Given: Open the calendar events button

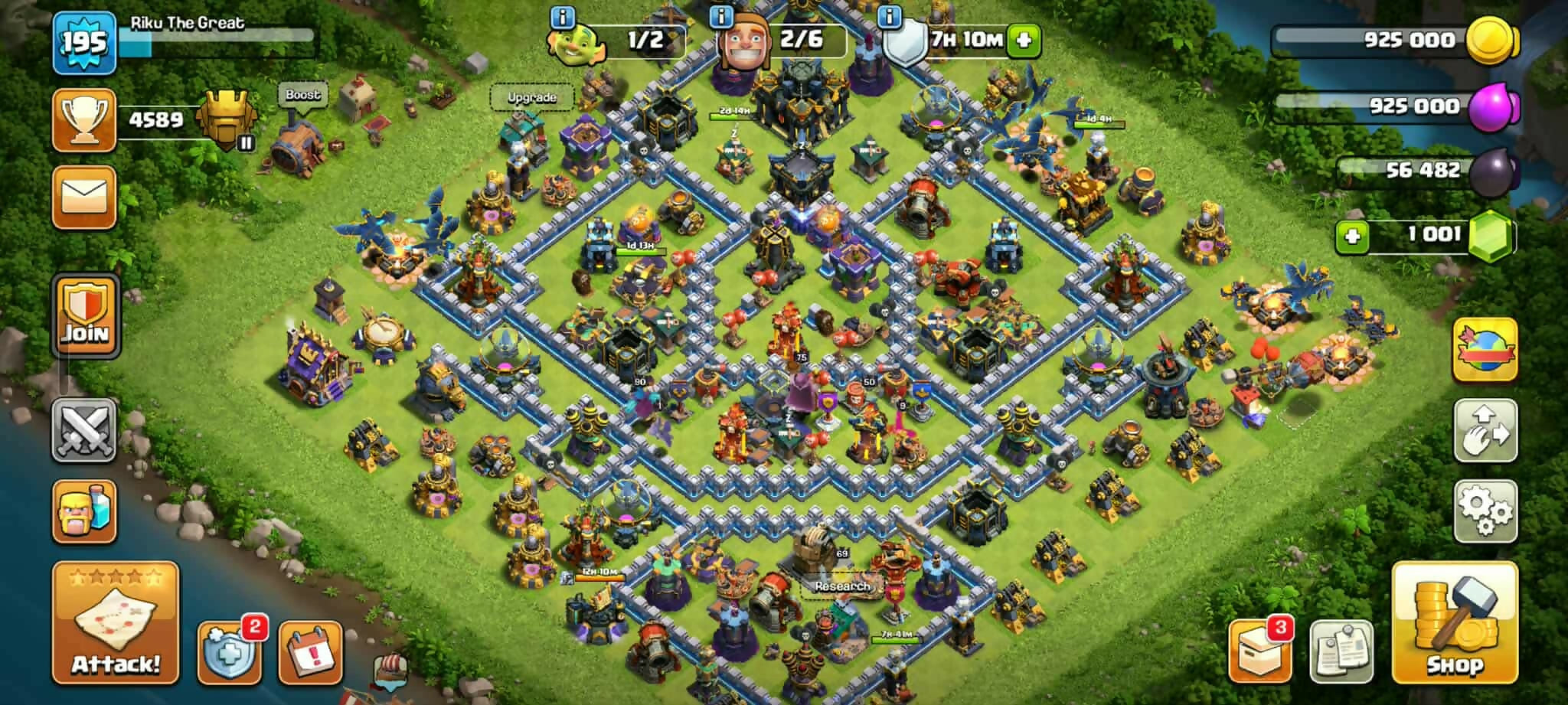Looking at the screenshot, I should [310, 653].
